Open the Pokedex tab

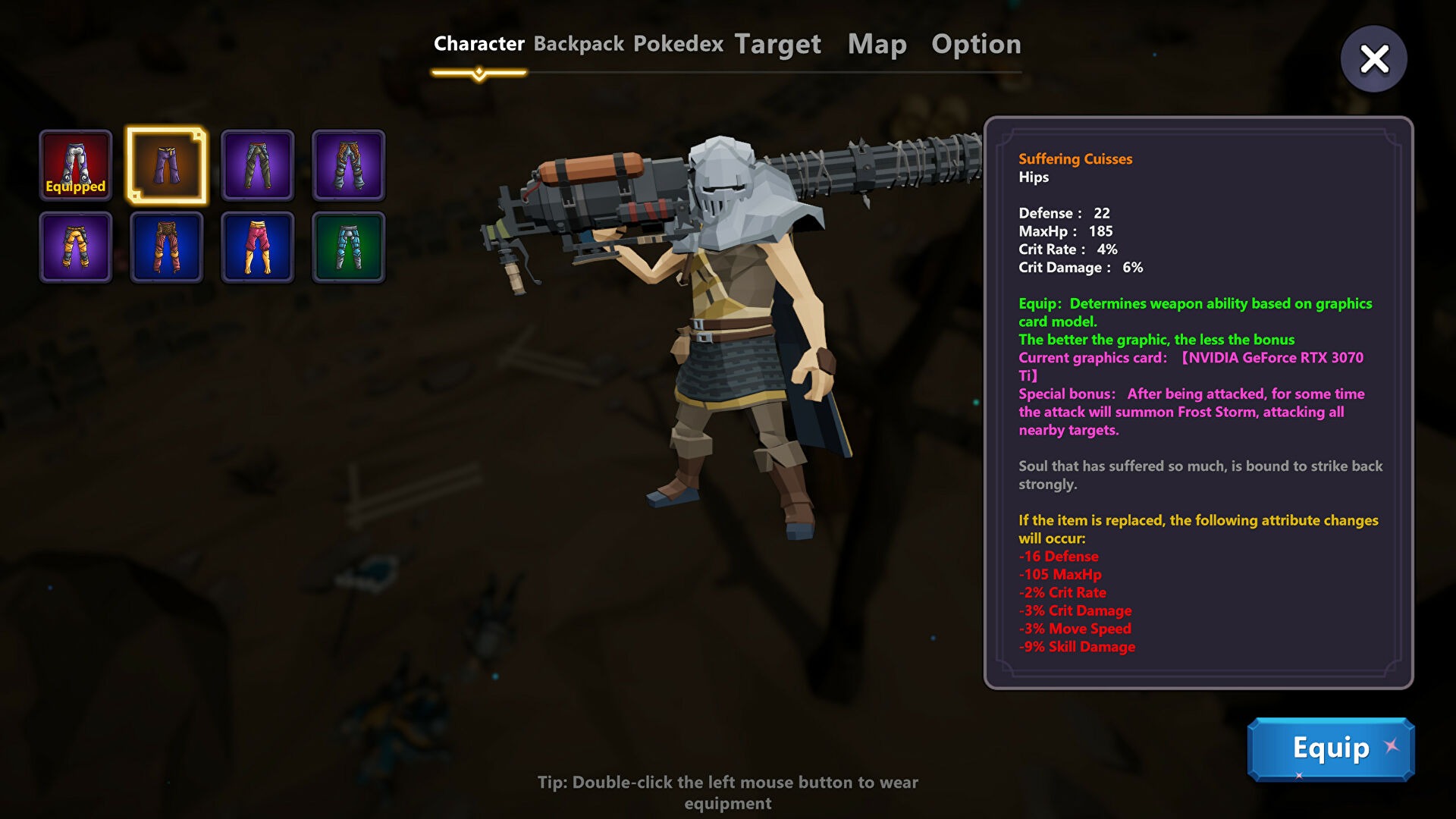(678, 44)
